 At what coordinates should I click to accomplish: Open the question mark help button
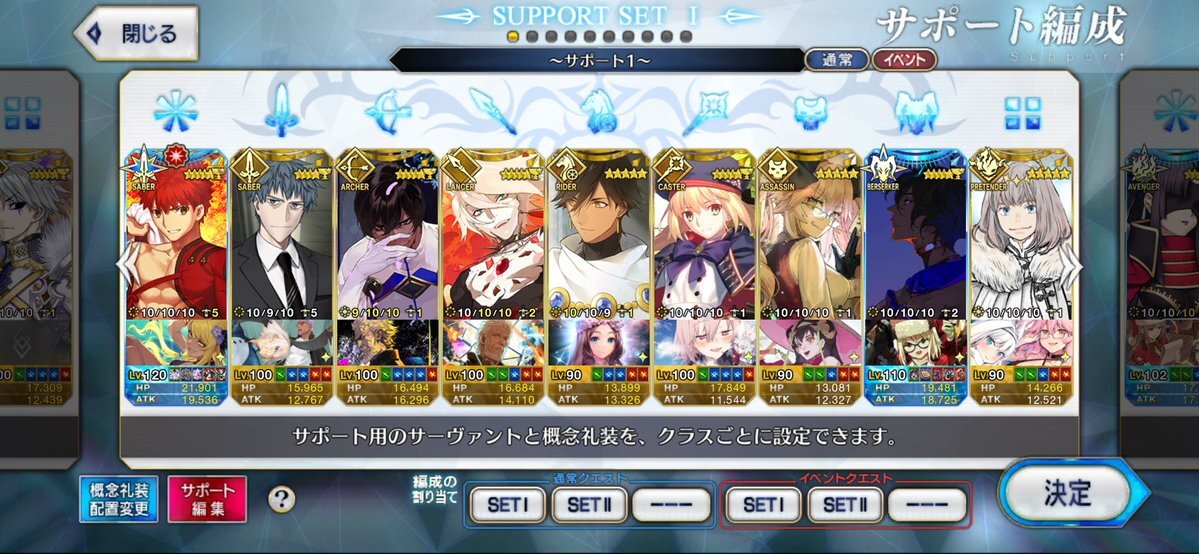(282, 498)
